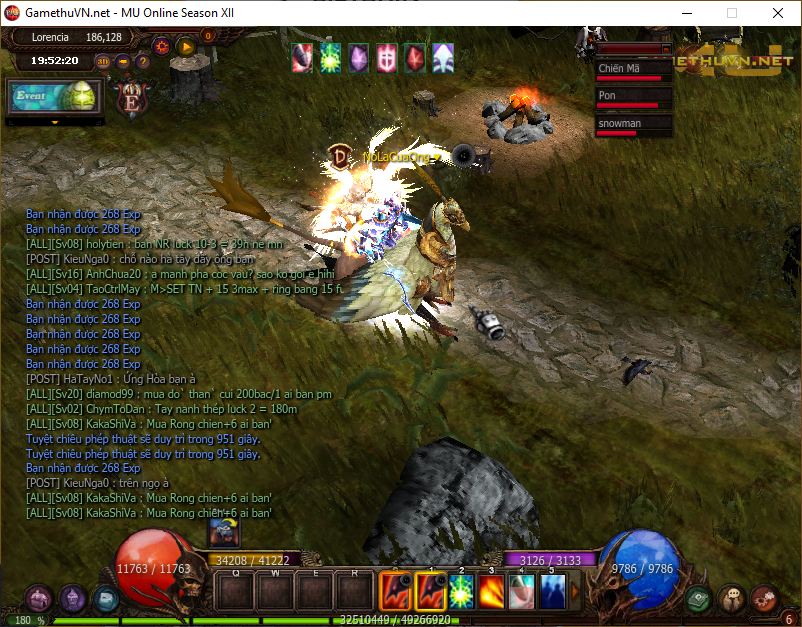Expand the skill bar with the orange arrow
Viewport: 802px width, 627px height.
575,590
